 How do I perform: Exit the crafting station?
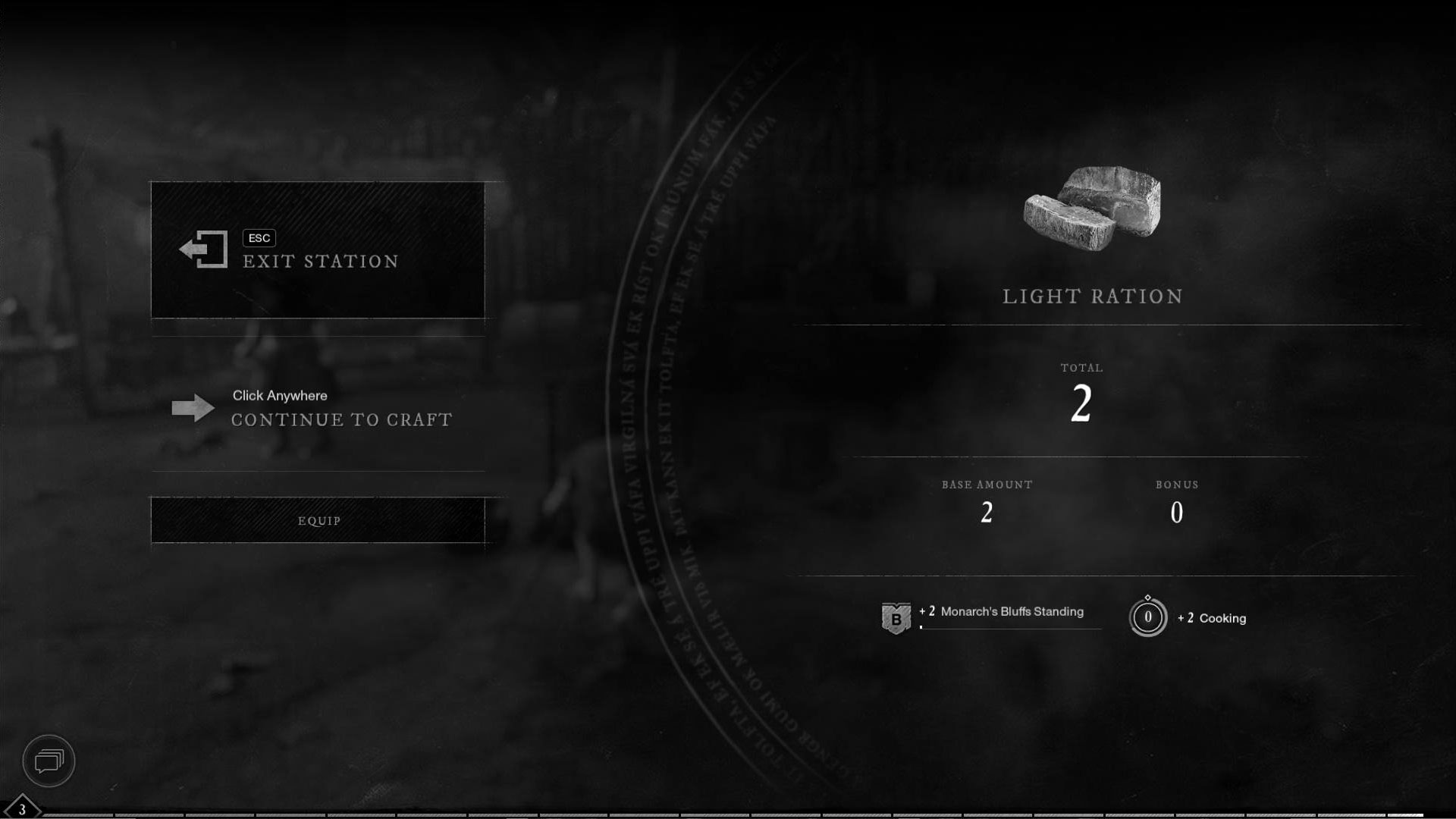point(318,250)
